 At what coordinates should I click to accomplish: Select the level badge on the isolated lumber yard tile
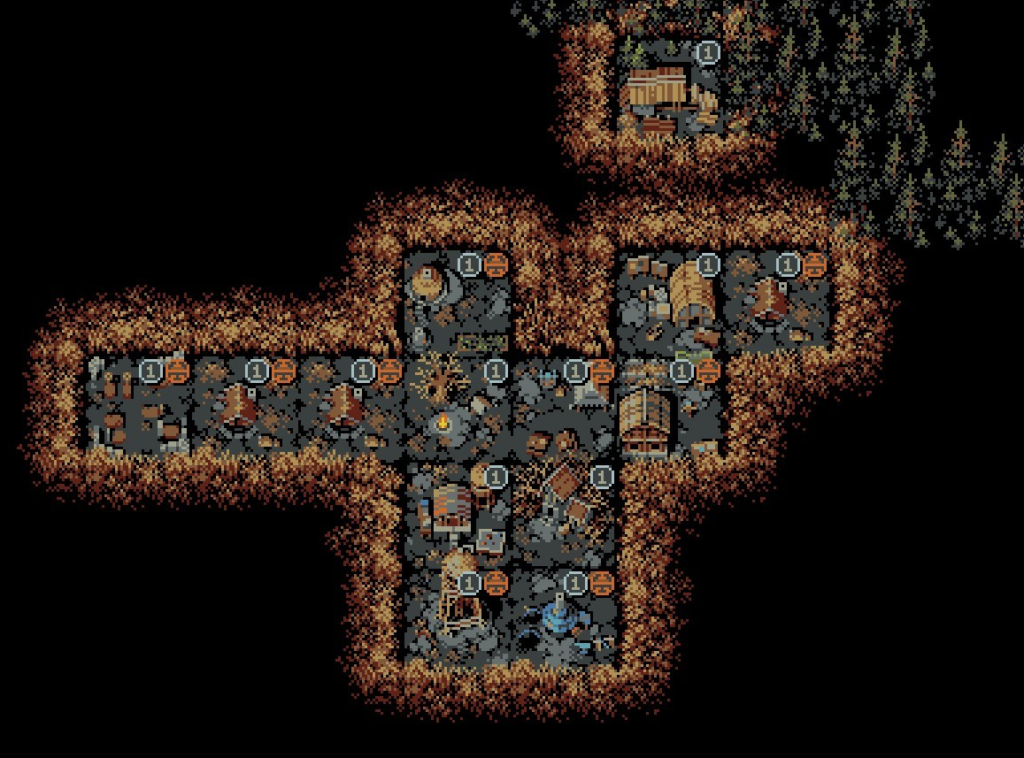click(x=707, y=52)
